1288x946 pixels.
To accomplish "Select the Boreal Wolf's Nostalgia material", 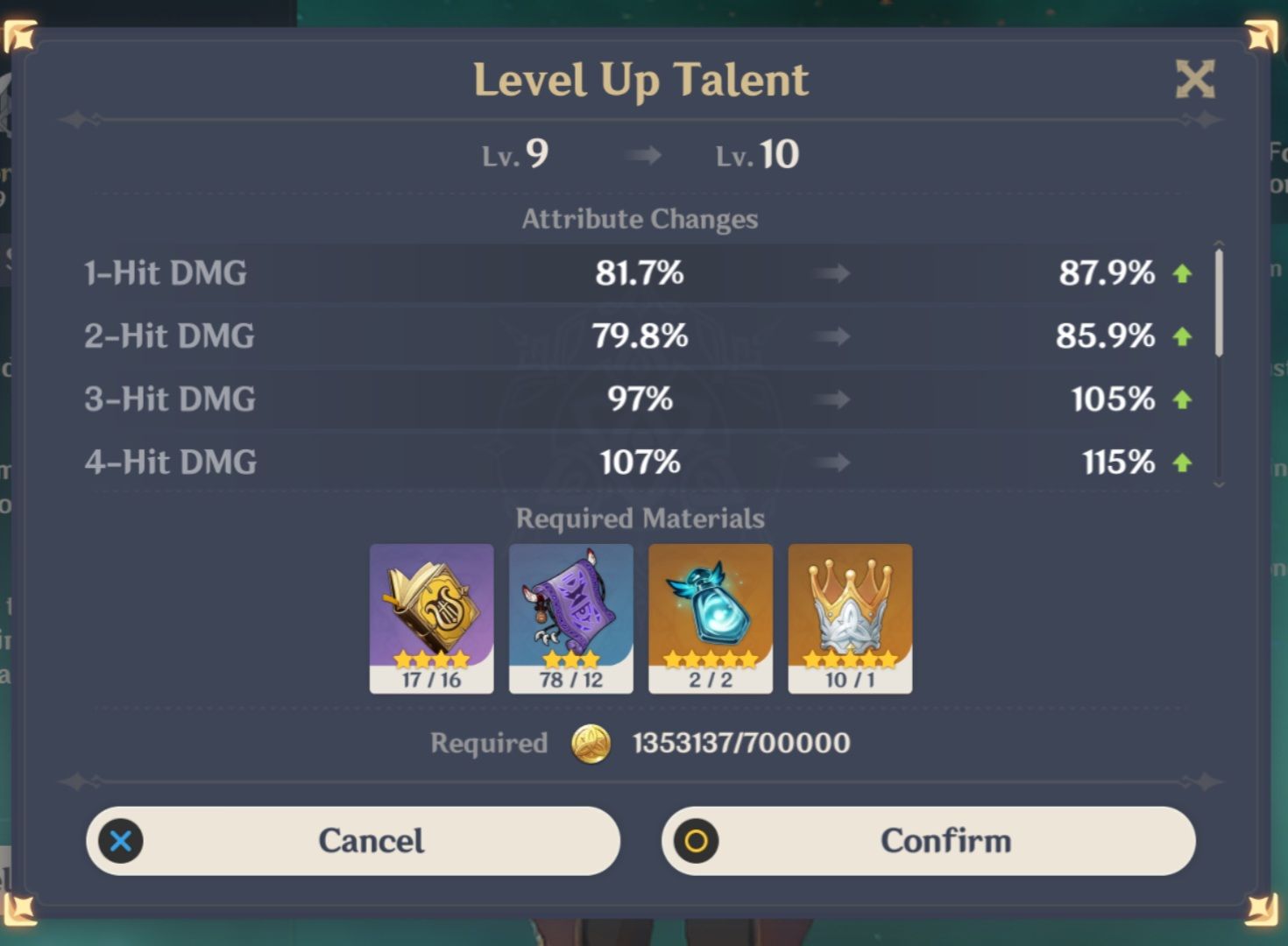I will tap(711, 613).
